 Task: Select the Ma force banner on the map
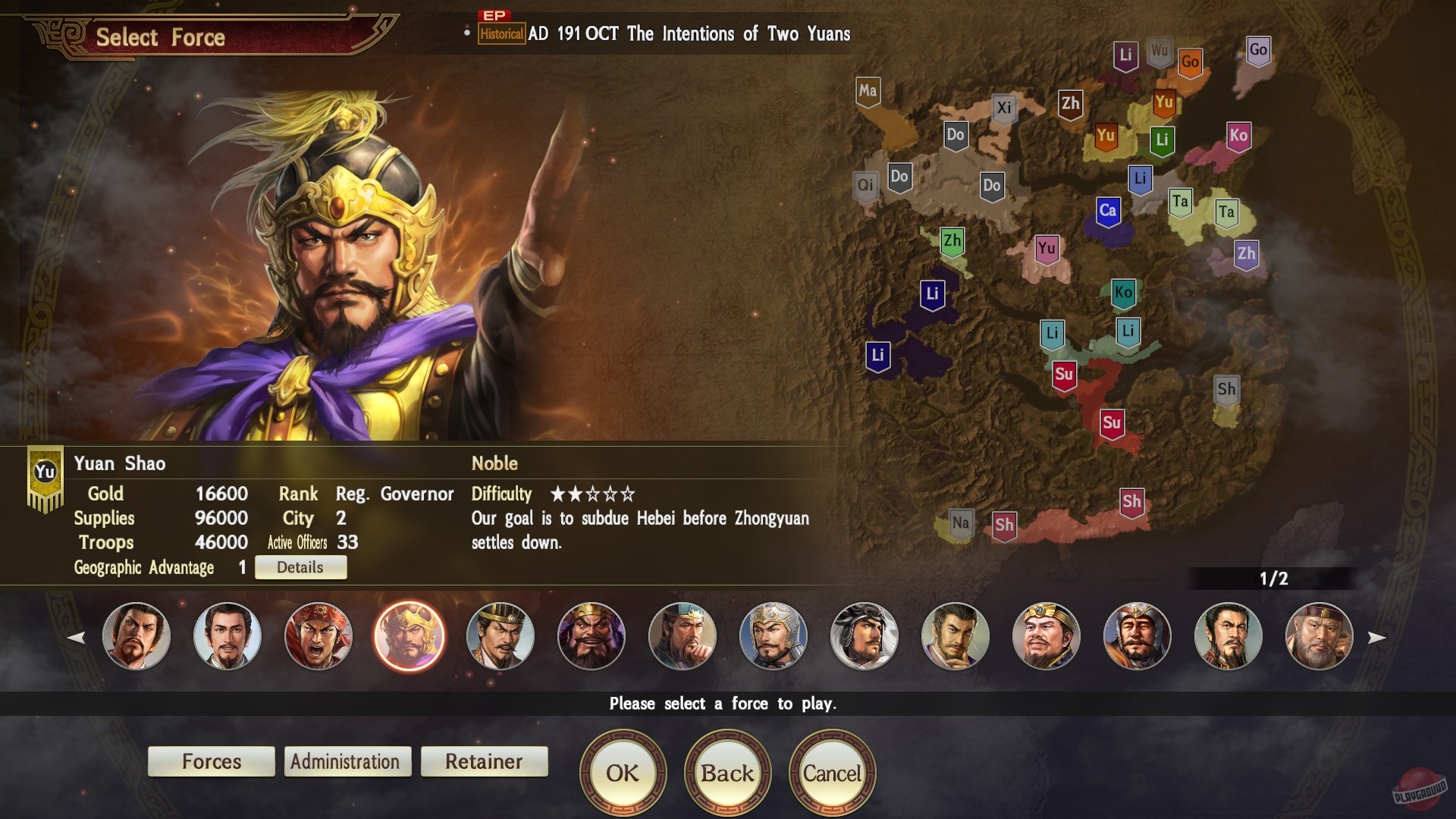[x=867, y=90]
